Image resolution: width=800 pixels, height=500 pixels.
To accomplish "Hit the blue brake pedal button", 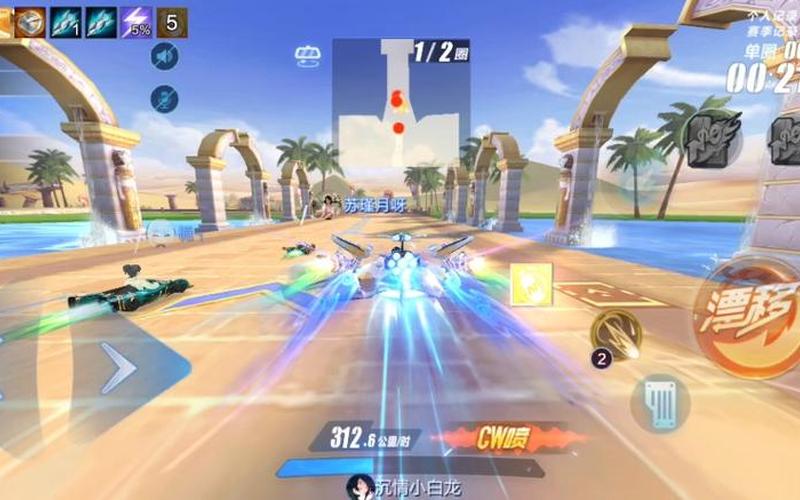I will coord(660,403).
